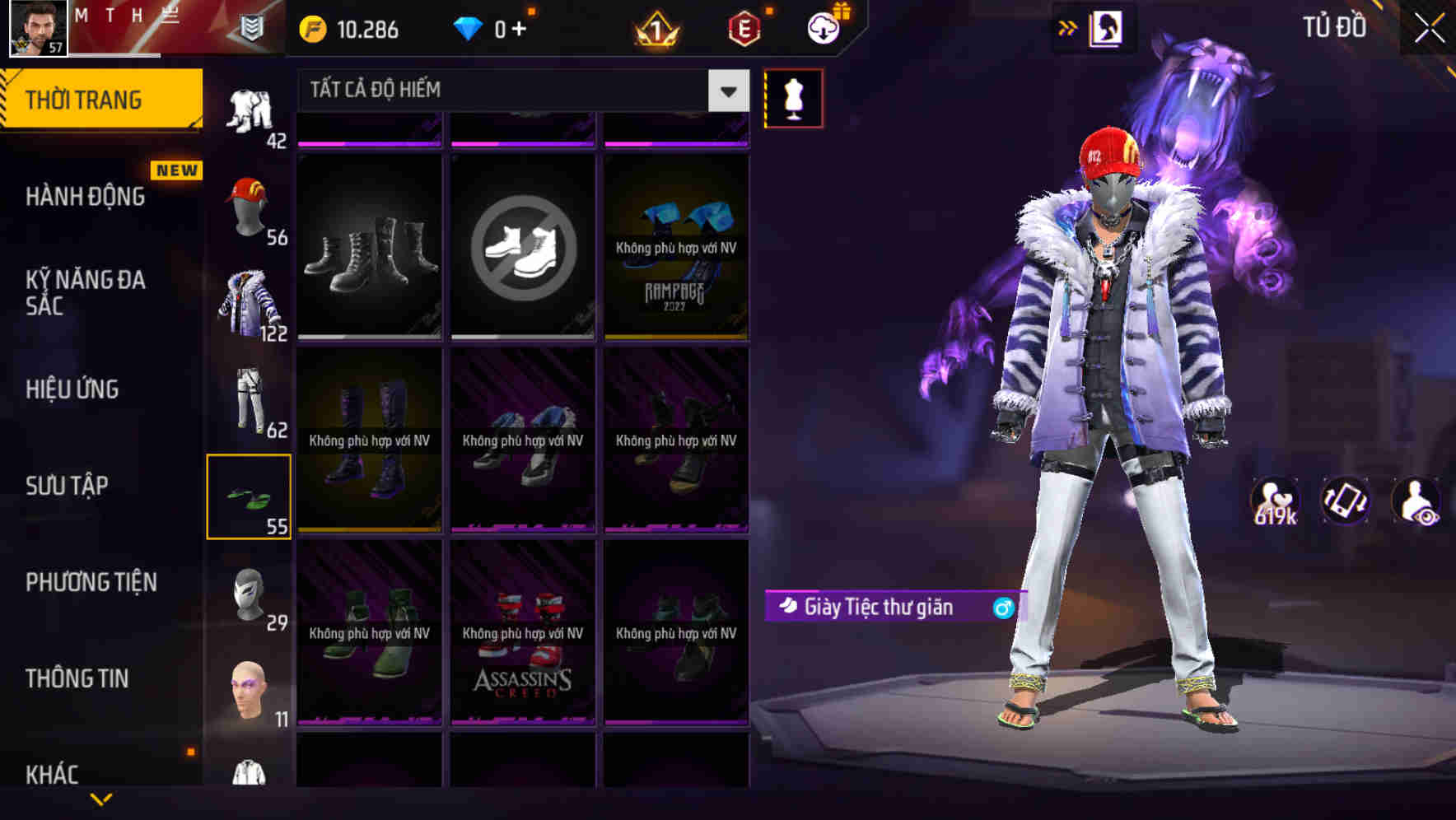
Task: Open the PHƯƠNG TIỆN tab
Action: point(91,582)
